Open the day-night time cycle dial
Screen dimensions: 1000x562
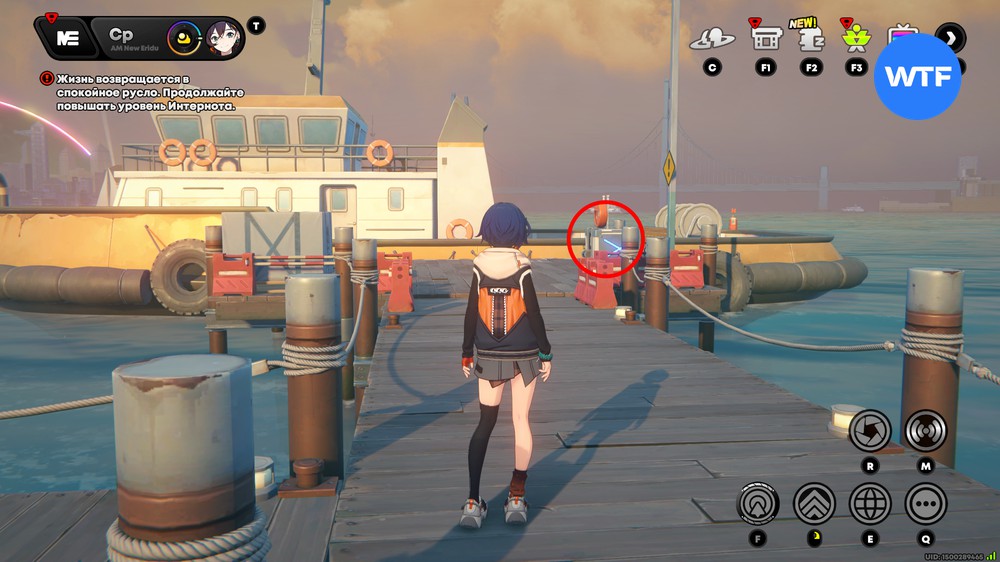tap(184, 39)
